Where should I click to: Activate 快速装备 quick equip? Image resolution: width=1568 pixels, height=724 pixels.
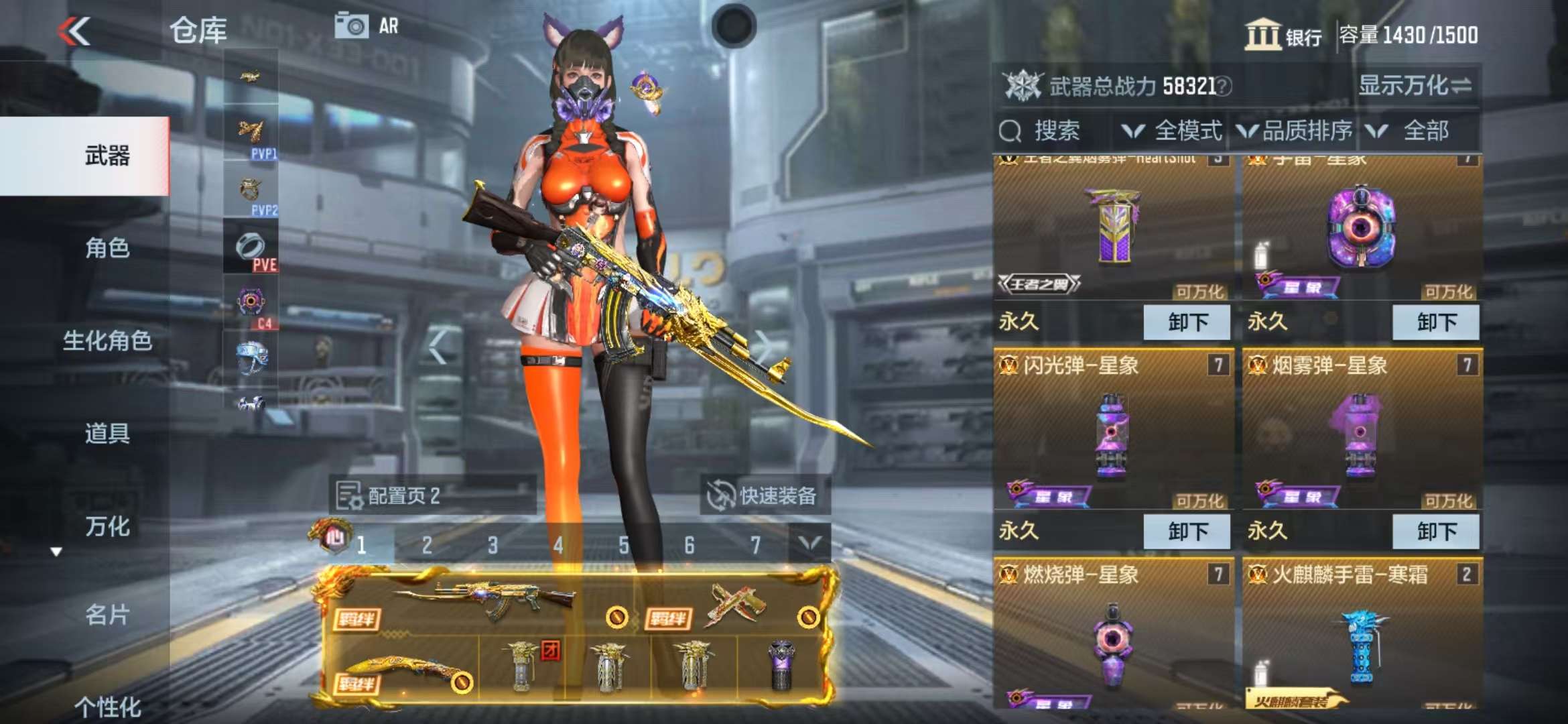[x=765, y=495]
